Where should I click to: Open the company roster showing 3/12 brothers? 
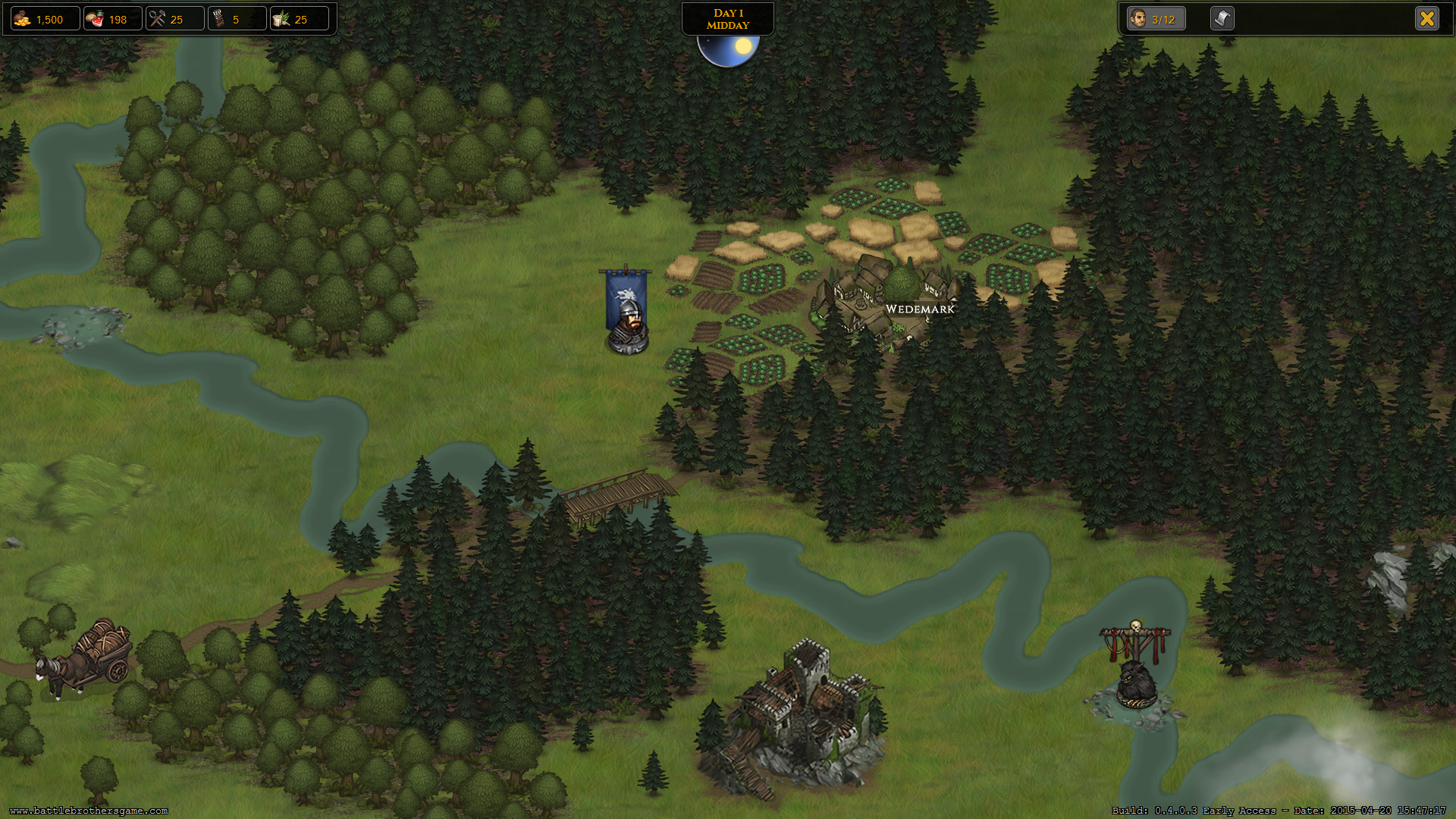pyautogui.click(x=1155, y=19)
